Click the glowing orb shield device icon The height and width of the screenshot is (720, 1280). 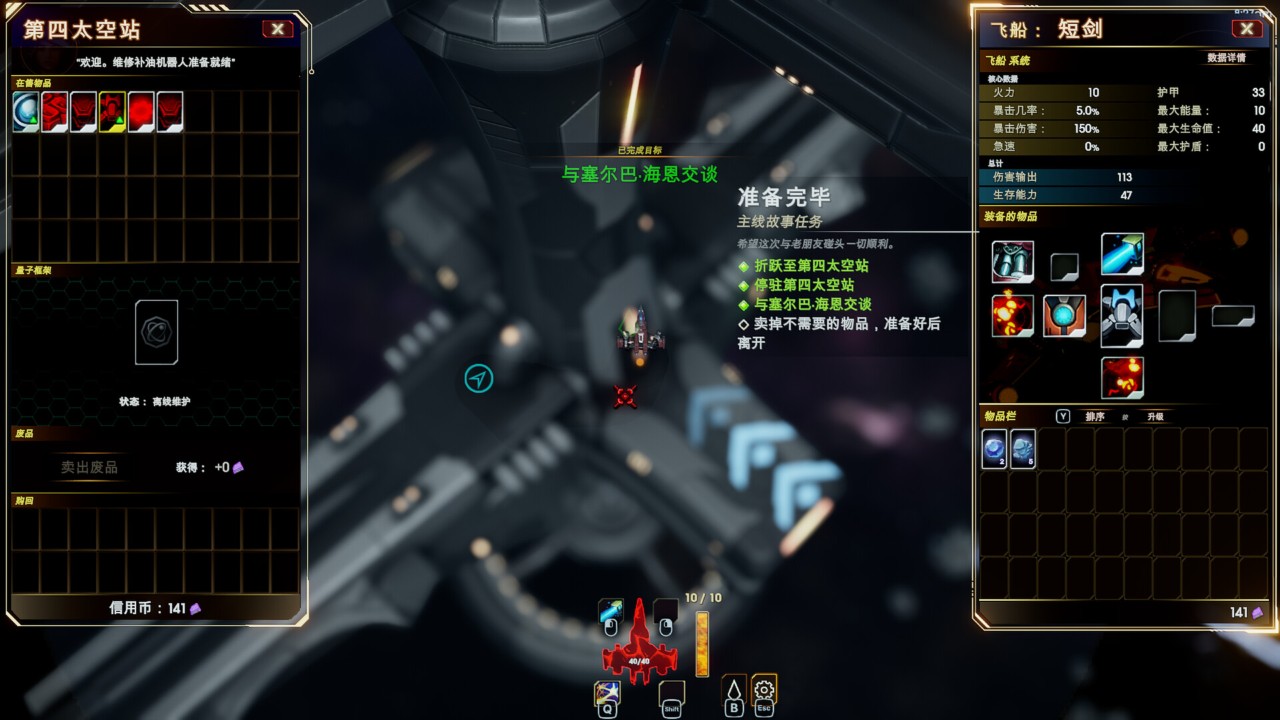click(1065, 316)
